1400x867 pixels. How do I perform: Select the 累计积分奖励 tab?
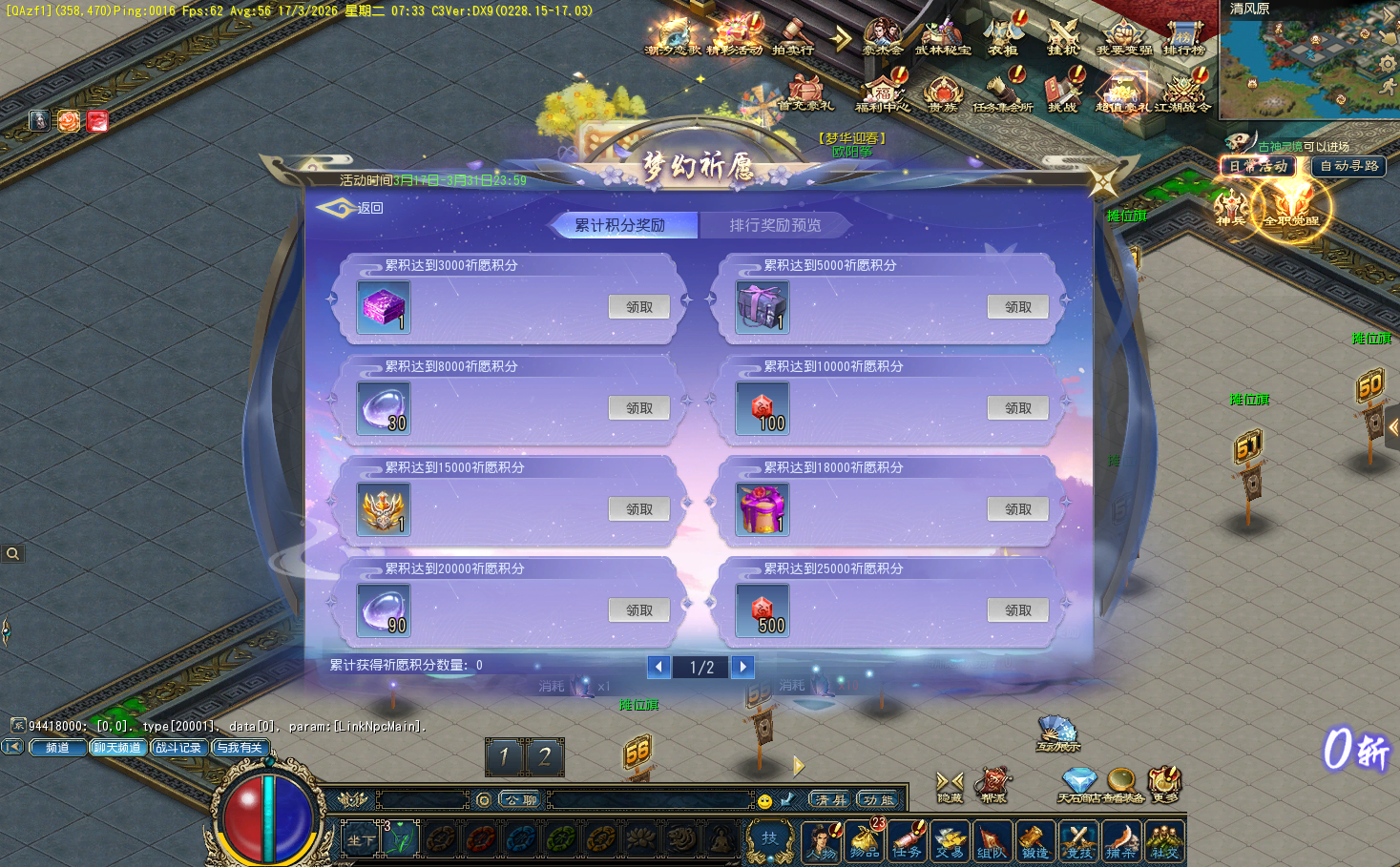pos(620,225)
